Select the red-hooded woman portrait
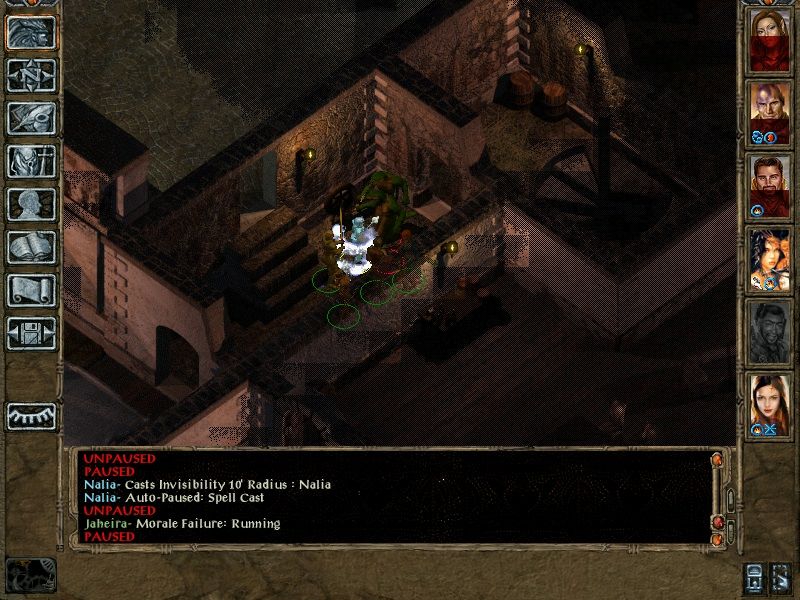Viewport: 800px width, 600px height. tap(769, 39)
